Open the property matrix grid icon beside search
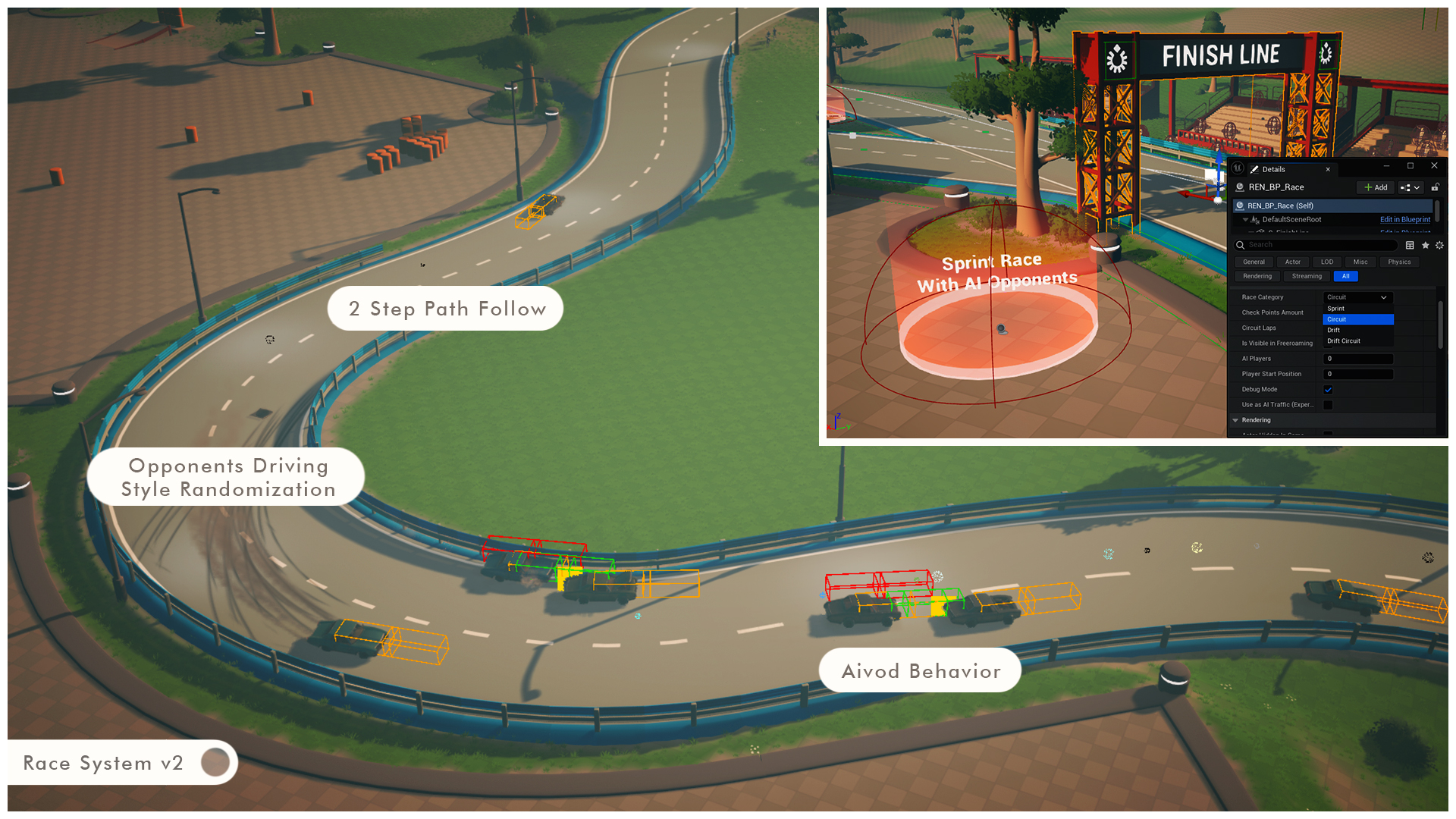 pos(1409,245)
